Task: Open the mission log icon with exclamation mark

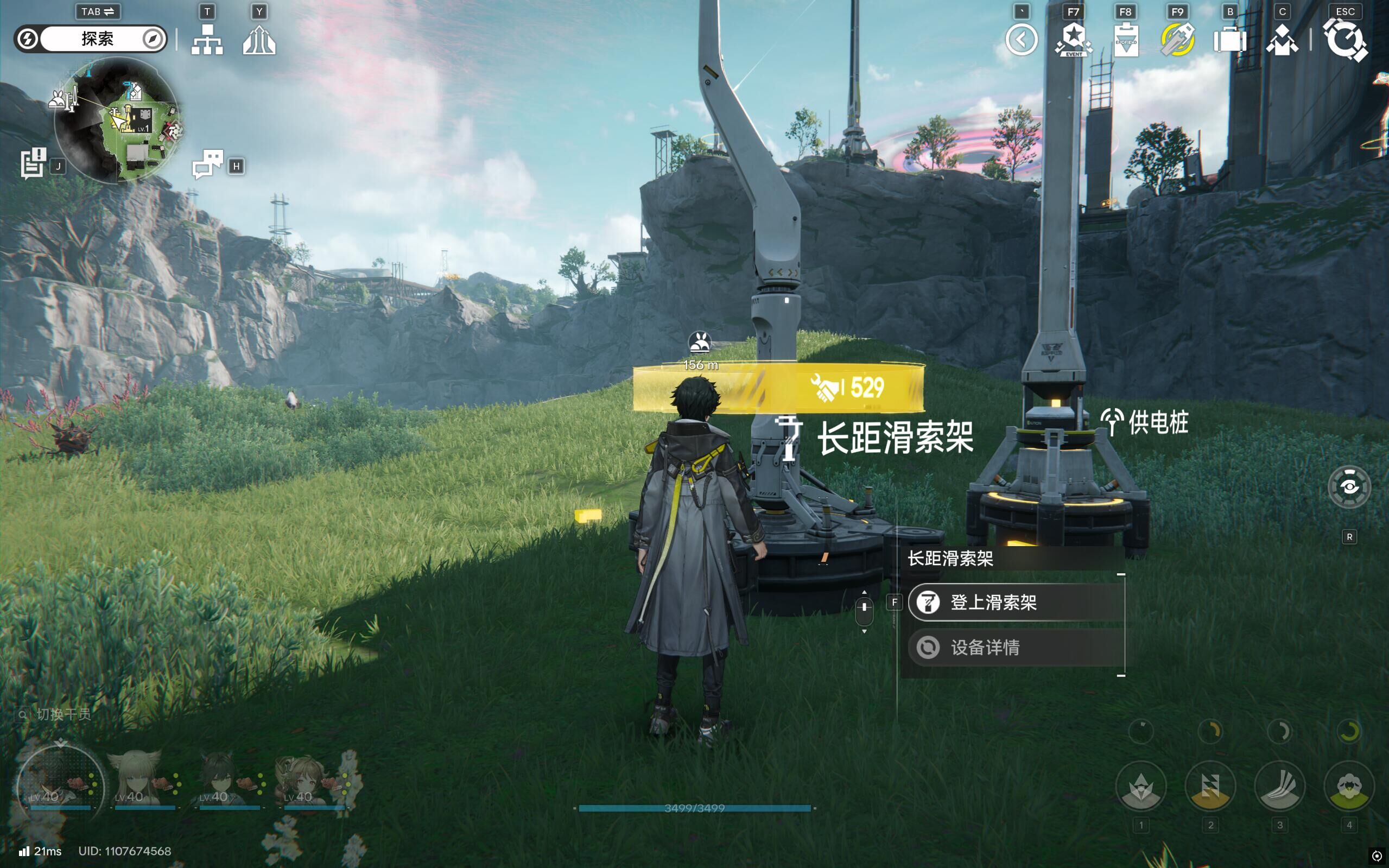Action: point(33,163)
